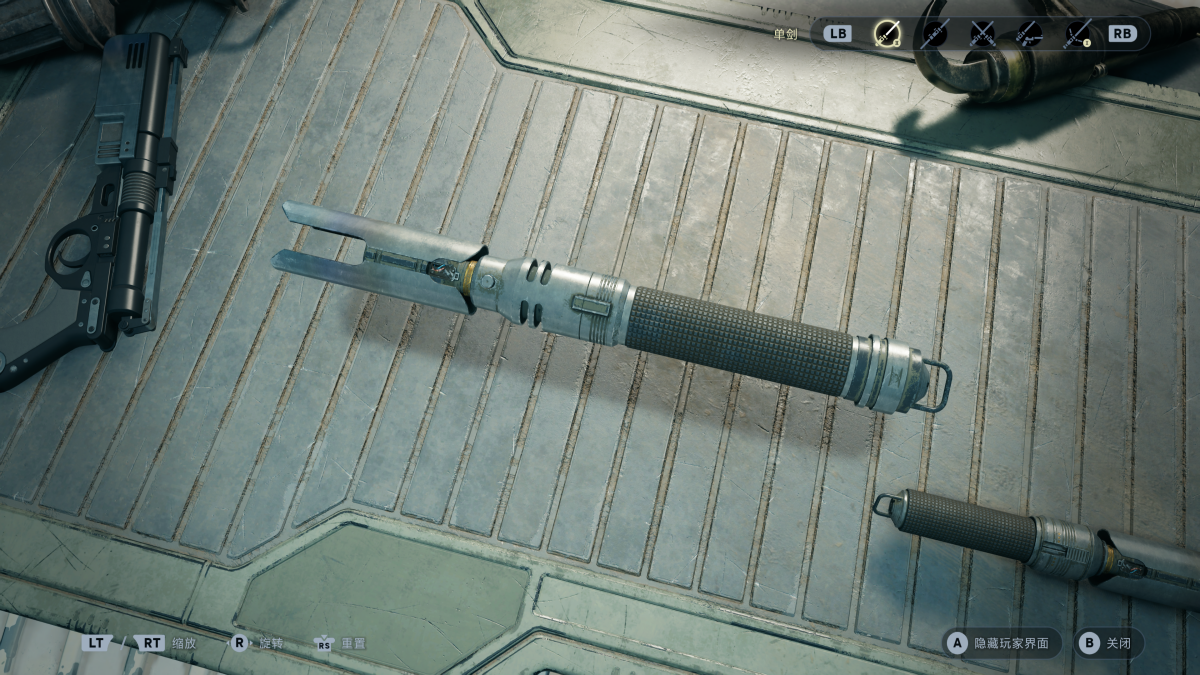Choose the dual wield crossed sabers stance
Viewport: 1200px width, 675px height.
(x=983, y=34)
